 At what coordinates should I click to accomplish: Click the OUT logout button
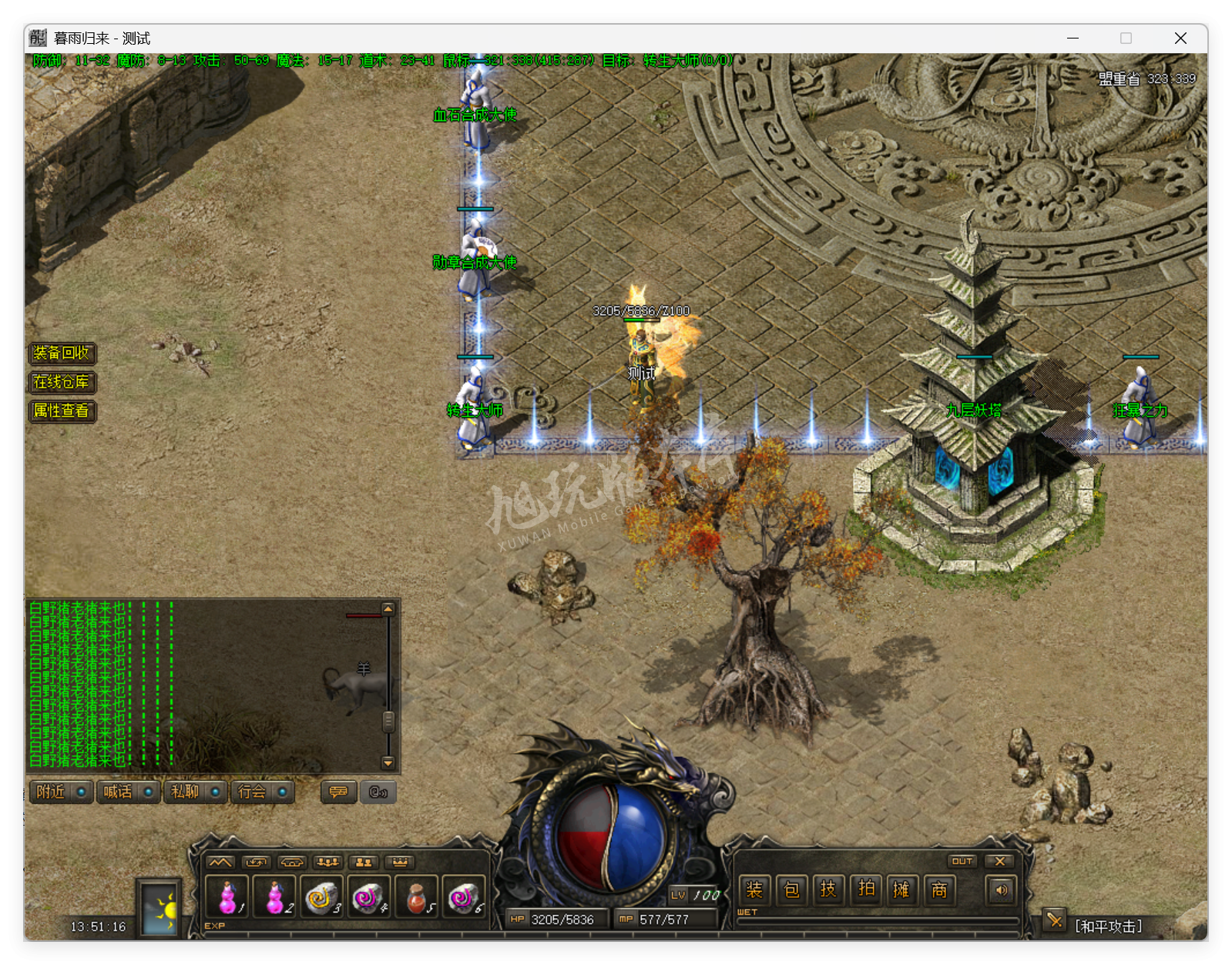point(962,861)
